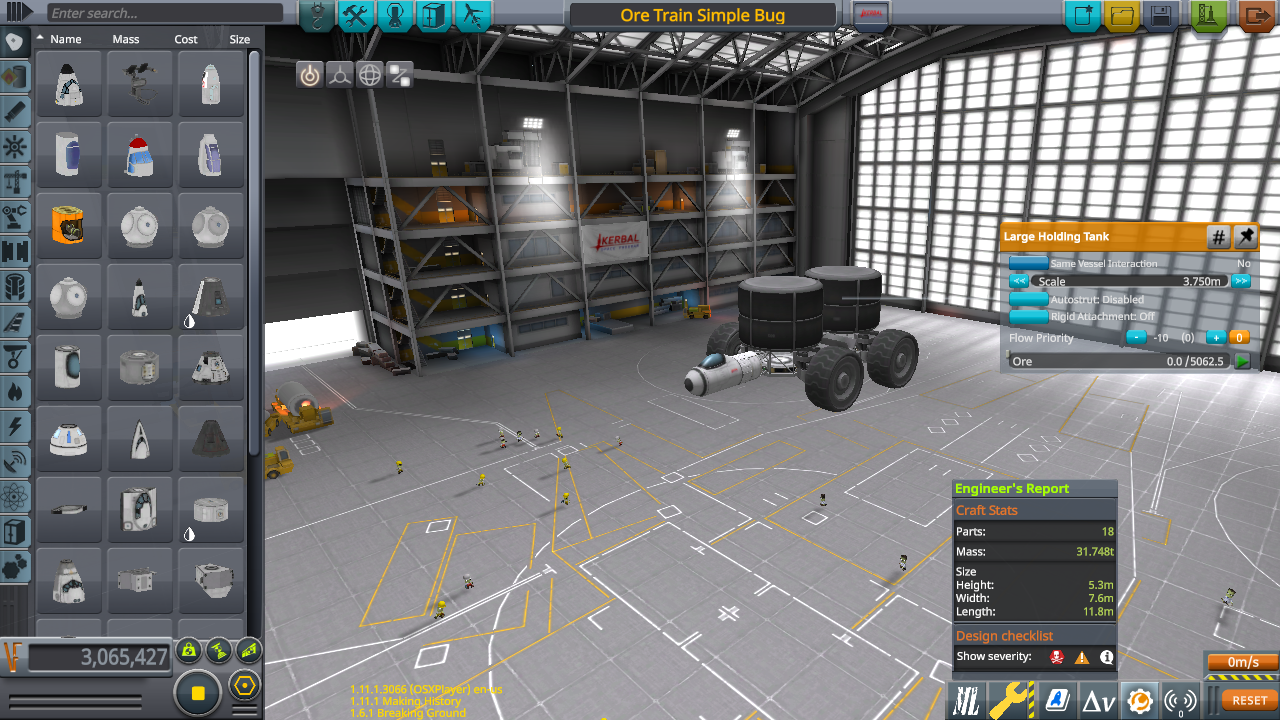1280x720 pixels.
Task: Toggle Same Vessel Interaction option
Action: (x=1028, y=263)
